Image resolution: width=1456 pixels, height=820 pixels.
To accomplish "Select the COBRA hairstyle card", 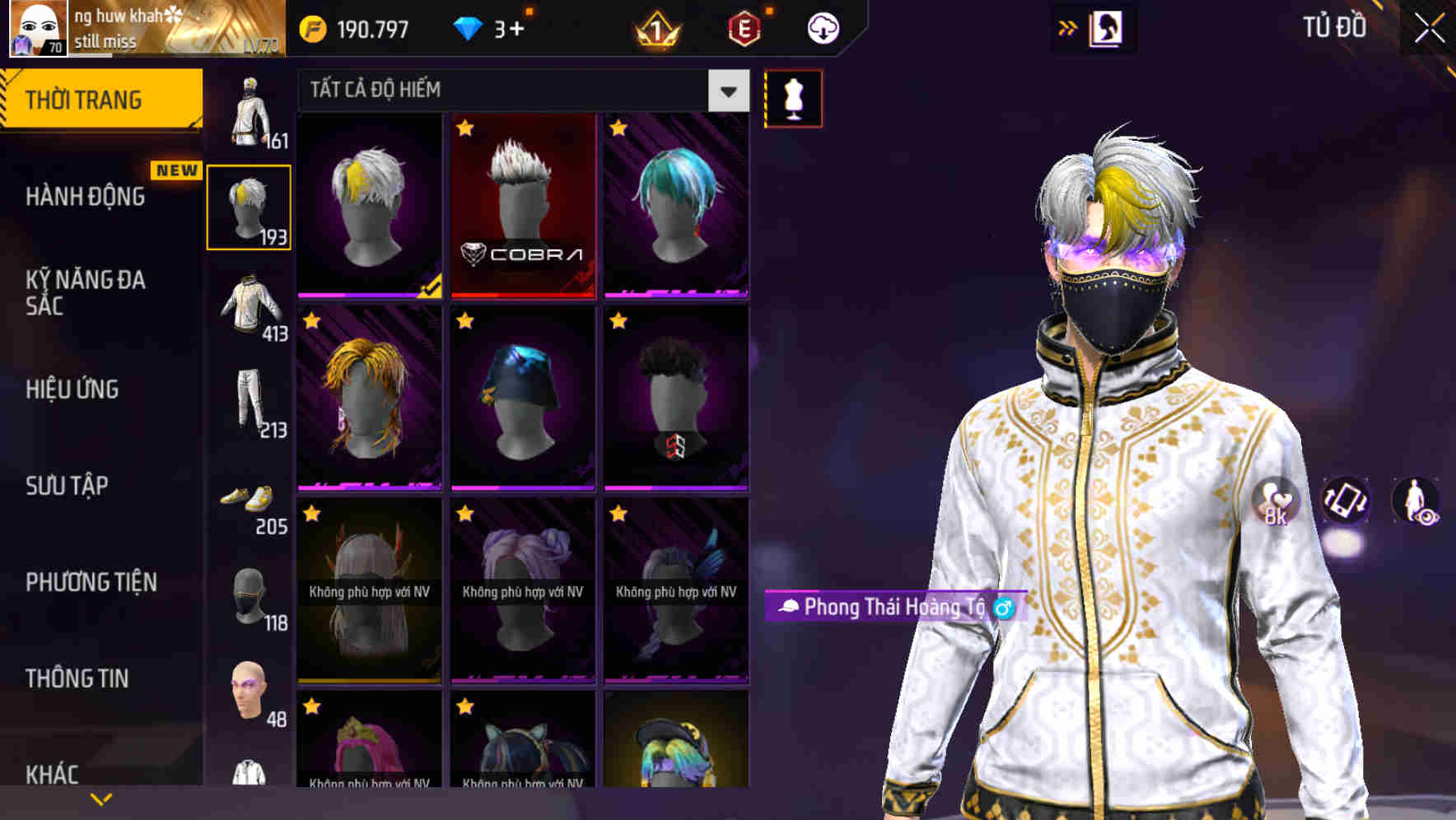I will coord(523,206).
